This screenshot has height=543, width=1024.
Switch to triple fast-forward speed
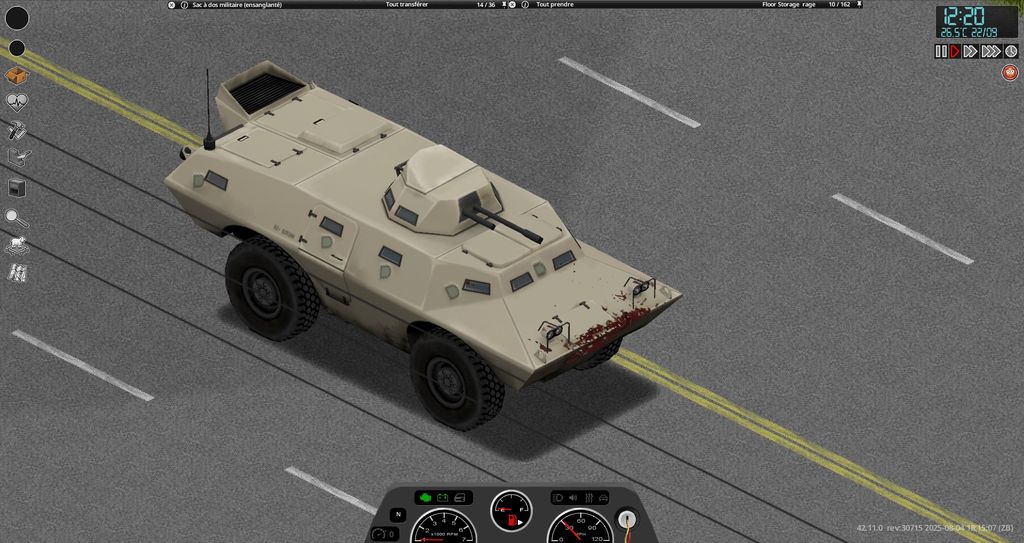point(990,51)
